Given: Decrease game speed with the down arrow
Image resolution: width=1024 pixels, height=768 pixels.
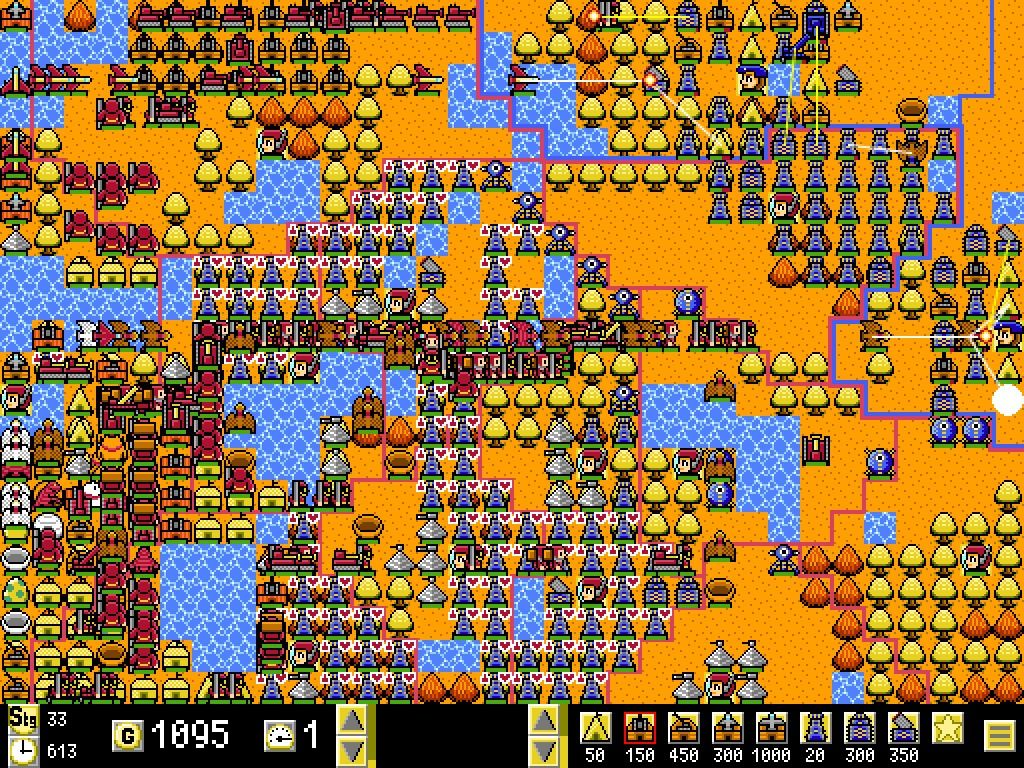Looking at the screenshot, I should pos(352,750).
